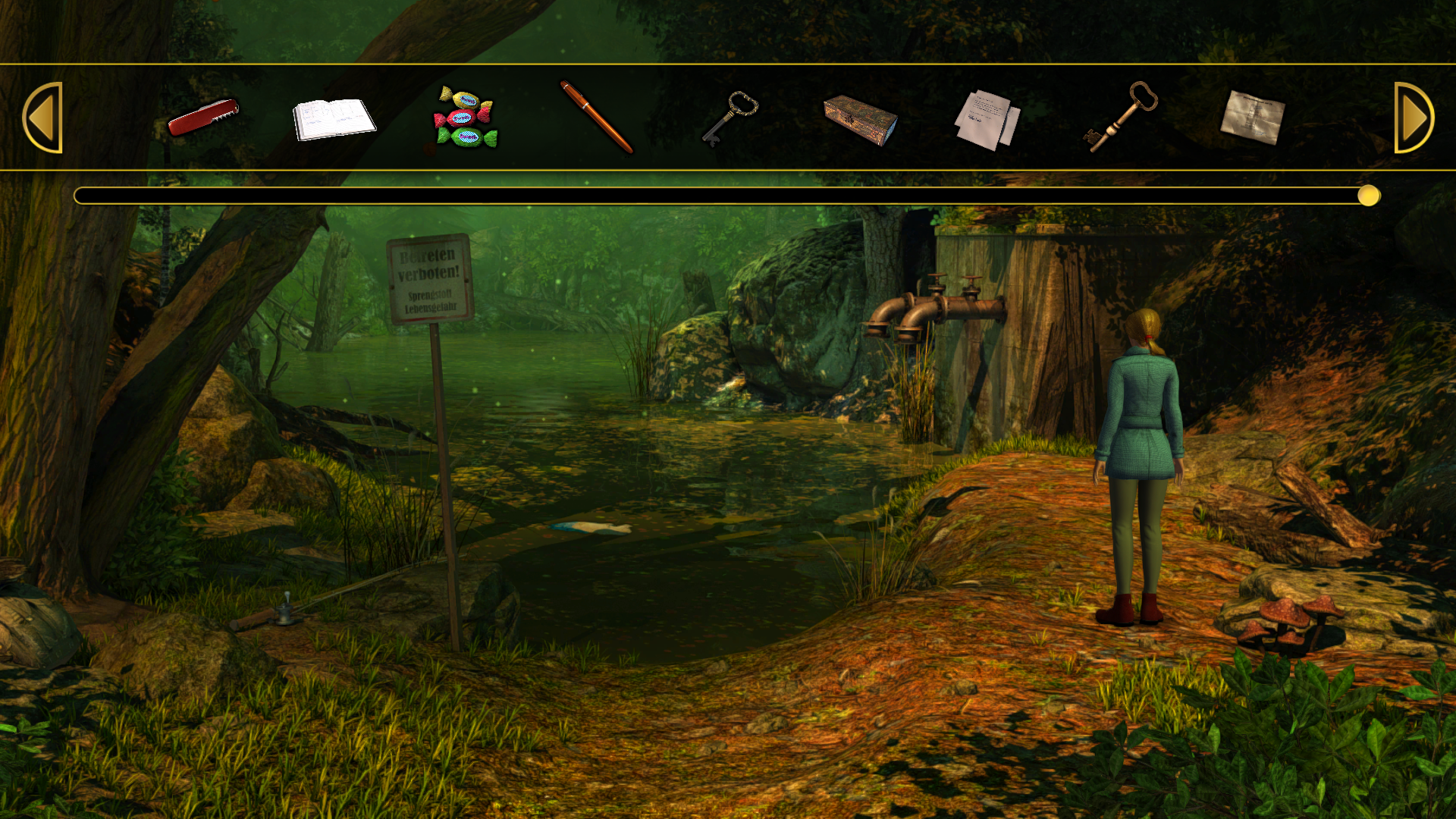
Task: Select the small dark key
Action: [730, 118]
